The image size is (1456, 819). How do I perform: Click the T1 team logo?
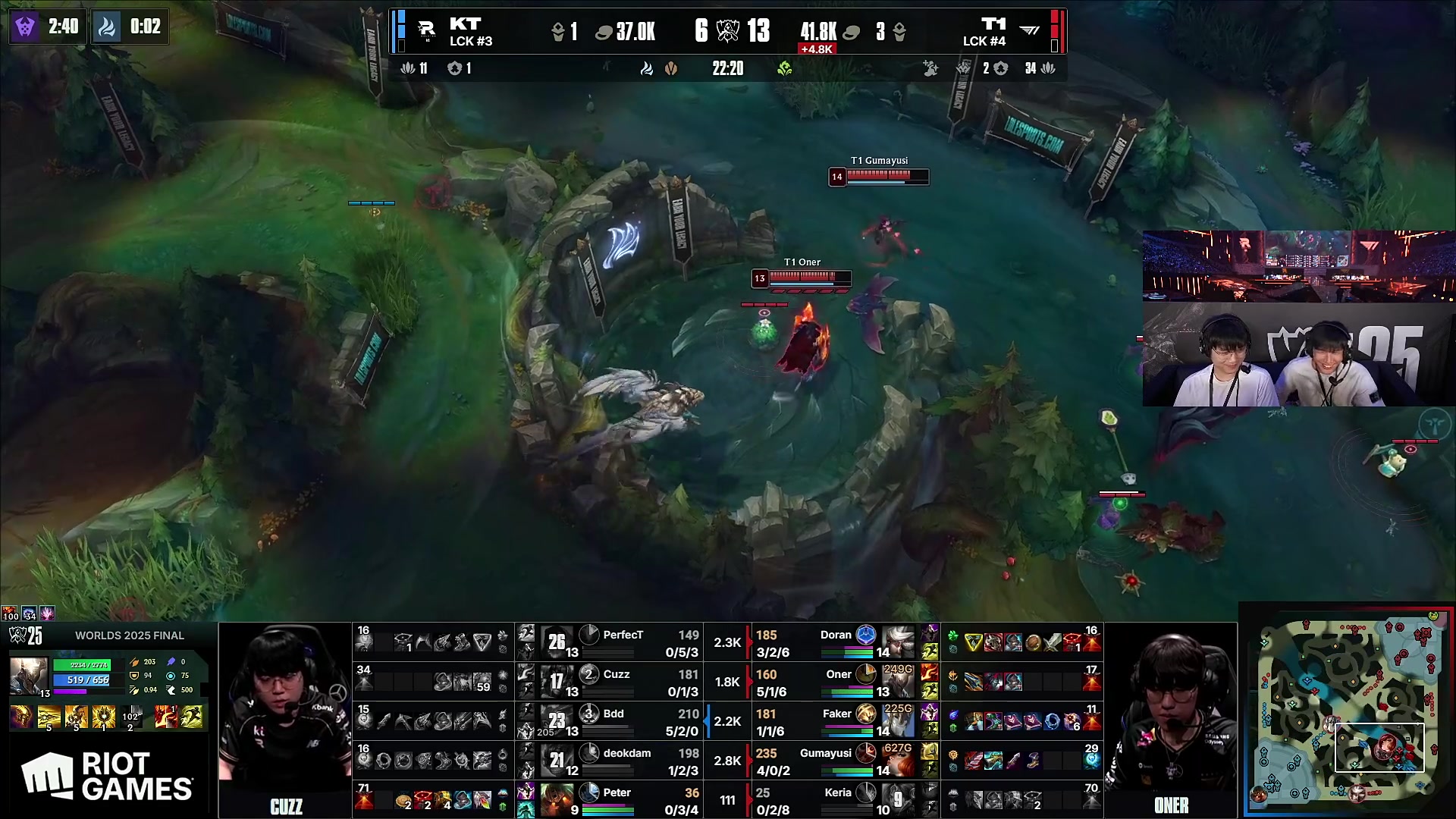point(1029,31)
